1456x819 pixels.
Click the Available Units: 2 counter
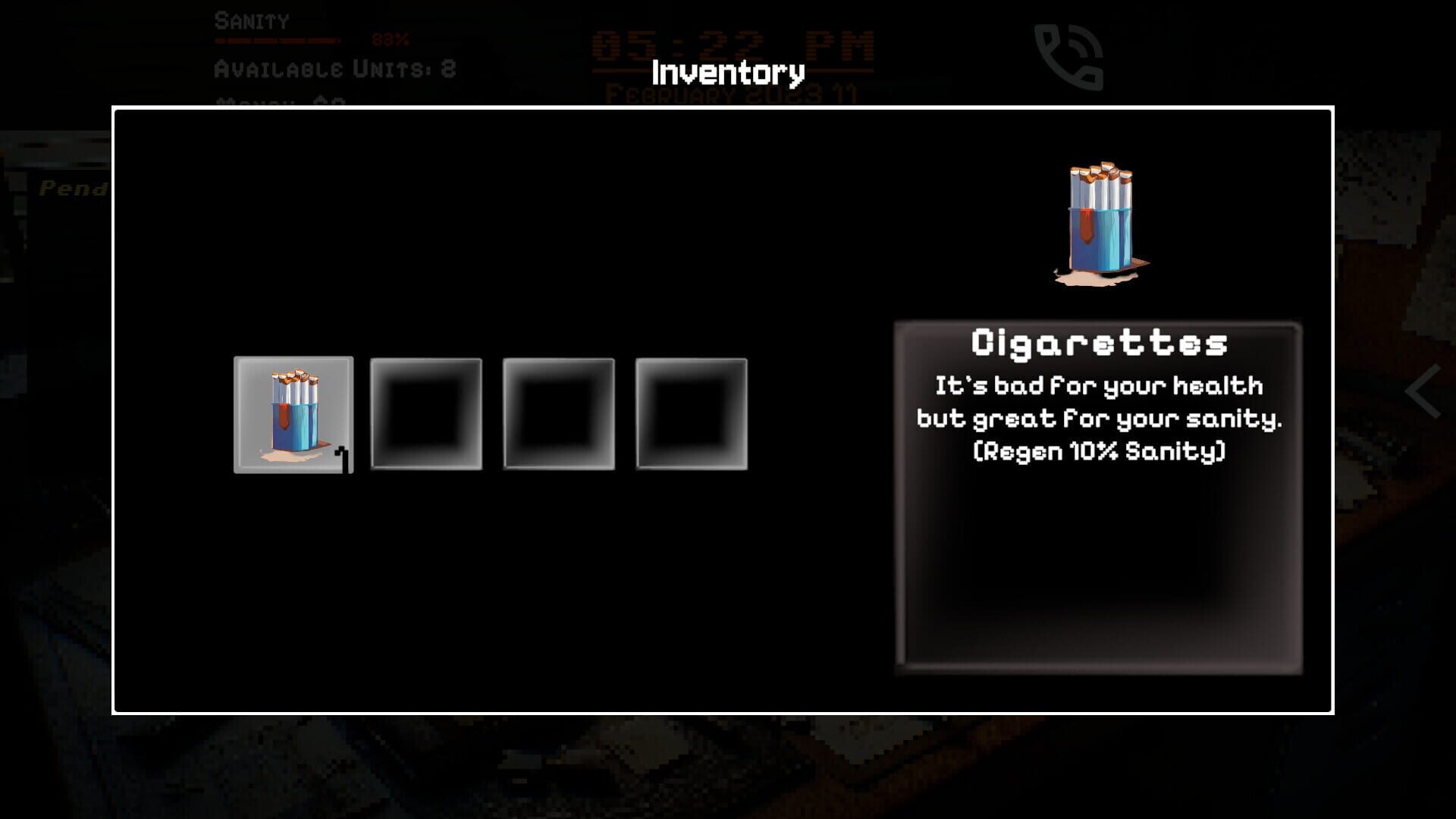(334, 70)
